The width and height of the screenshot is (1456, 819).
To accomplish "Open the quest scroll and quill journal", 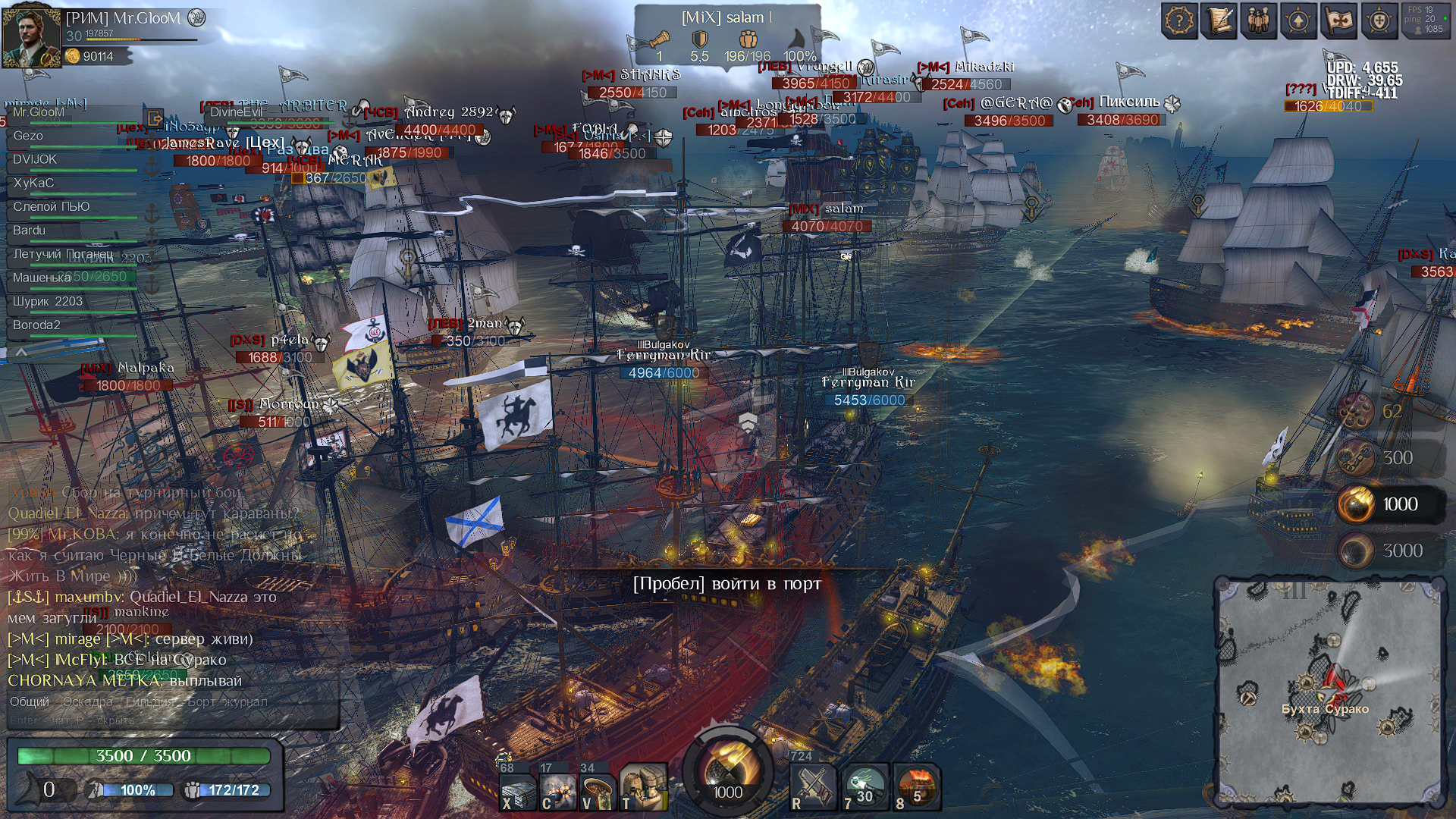I will tap(1219, 20).
